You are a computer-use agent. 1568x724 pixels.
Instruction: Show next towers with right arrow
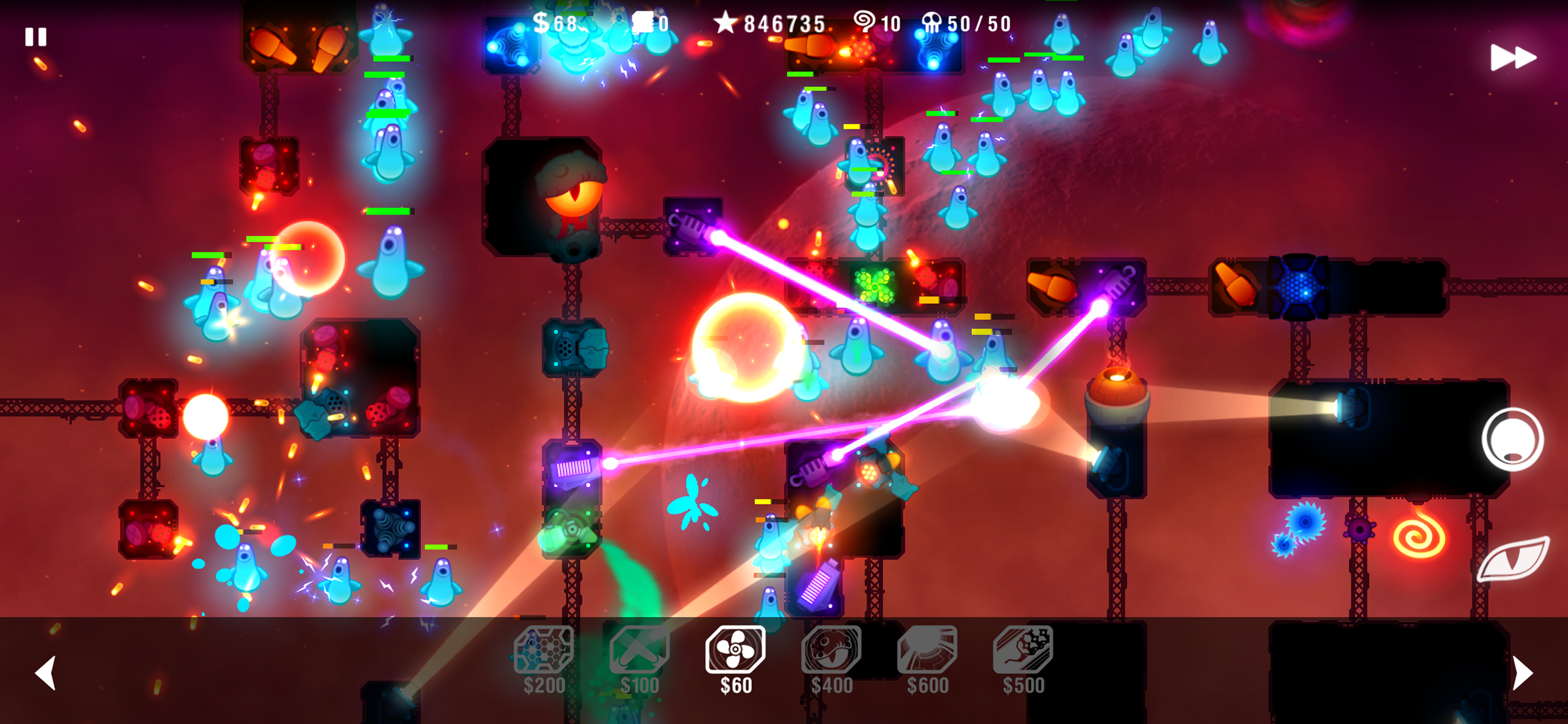(1522, 672)
